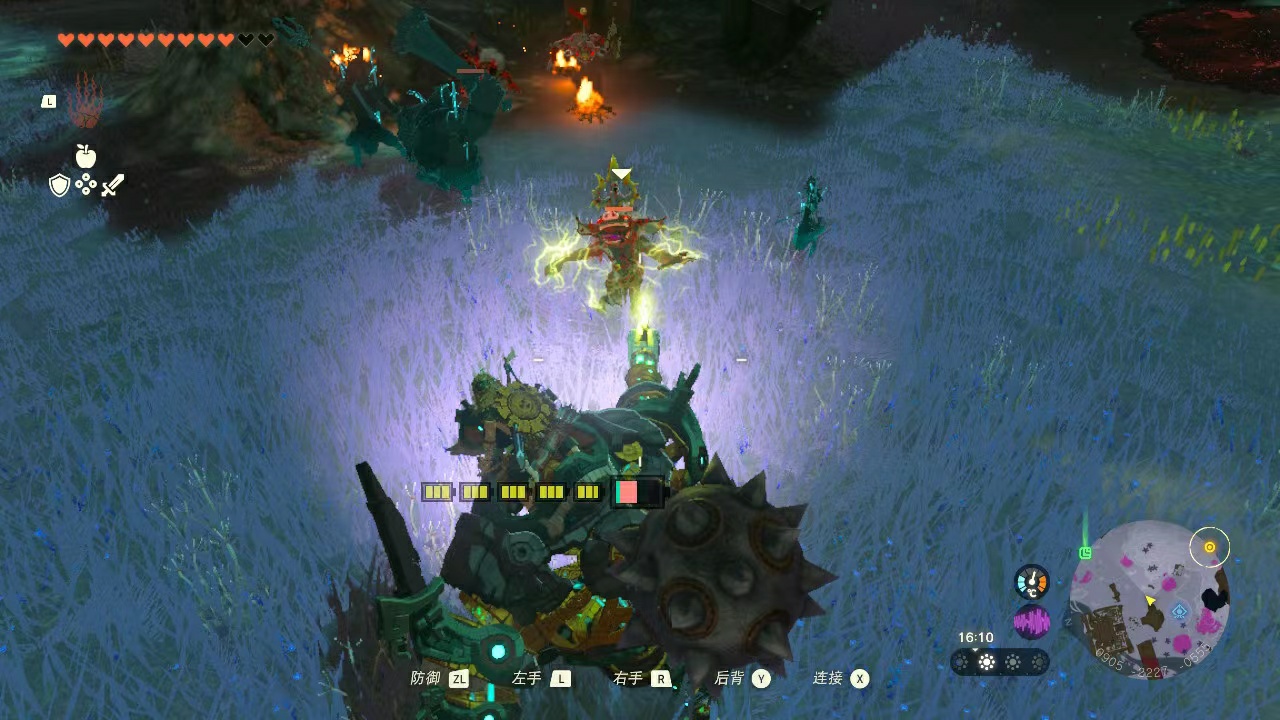Viewport: 1280px width, 720px height.
Task: Click the apple quick-item icon
Action: click(86, 155)
